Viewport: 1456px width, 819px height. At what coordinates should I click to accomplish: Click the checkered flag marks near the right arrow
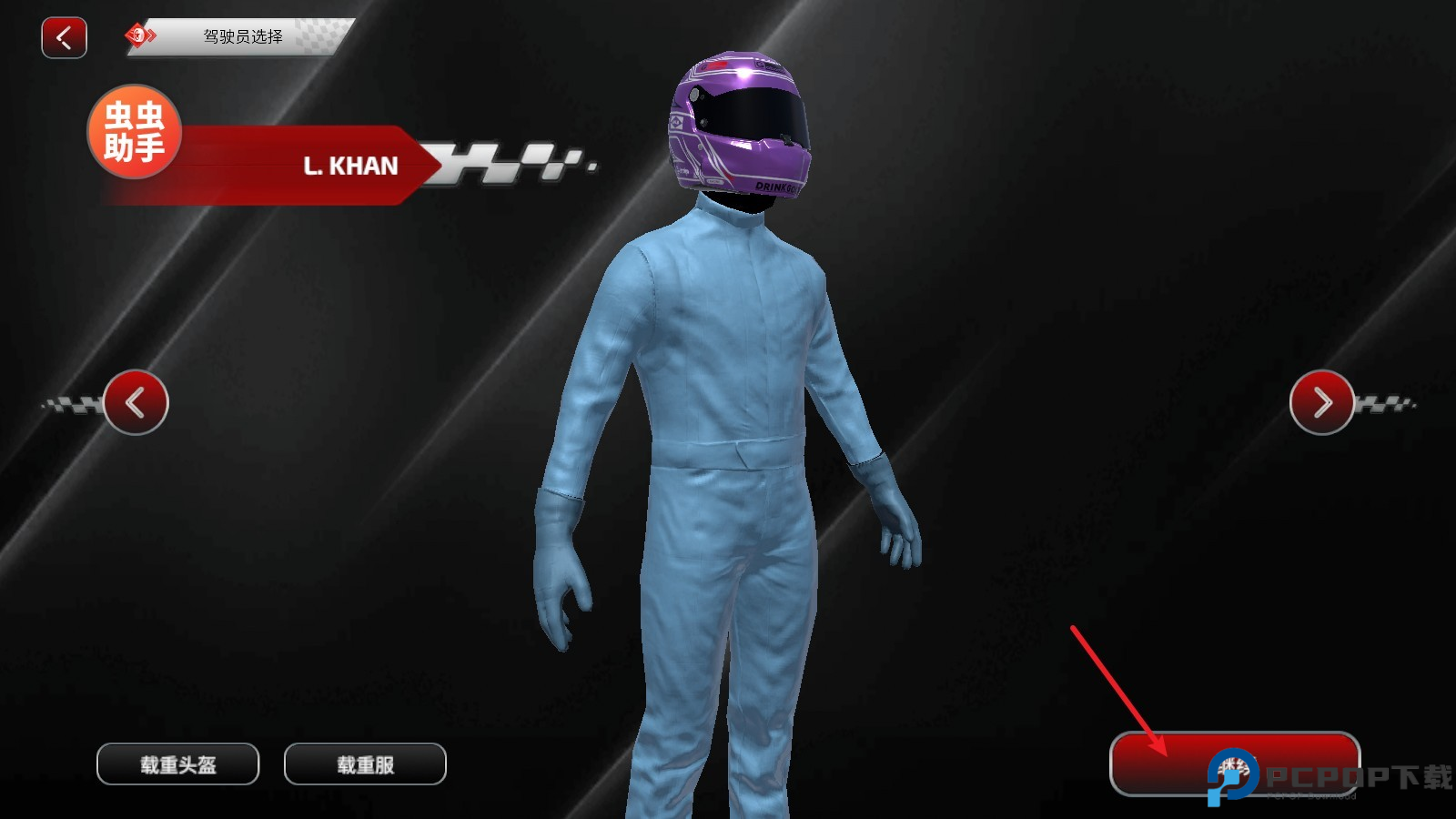coord(1385,403)
